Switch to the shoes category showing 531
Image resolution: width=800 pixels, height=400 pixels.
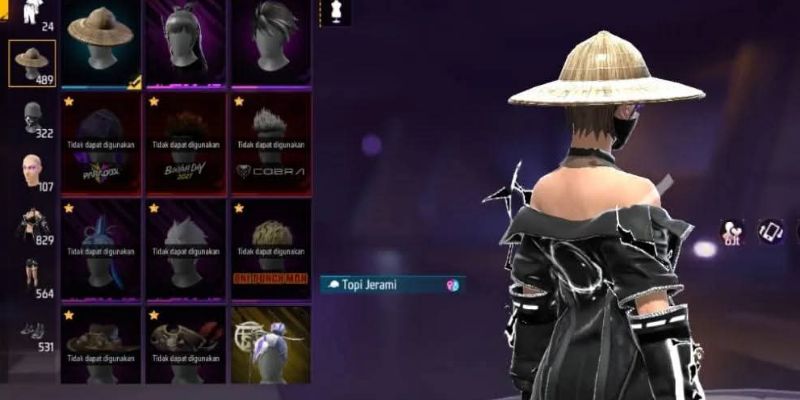point(33,333)
